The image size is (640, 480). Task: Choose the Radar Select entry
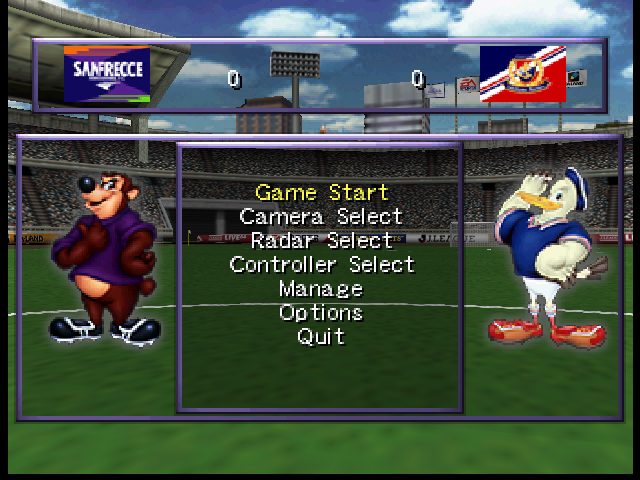pyautogui.click(x=321, y=240)
